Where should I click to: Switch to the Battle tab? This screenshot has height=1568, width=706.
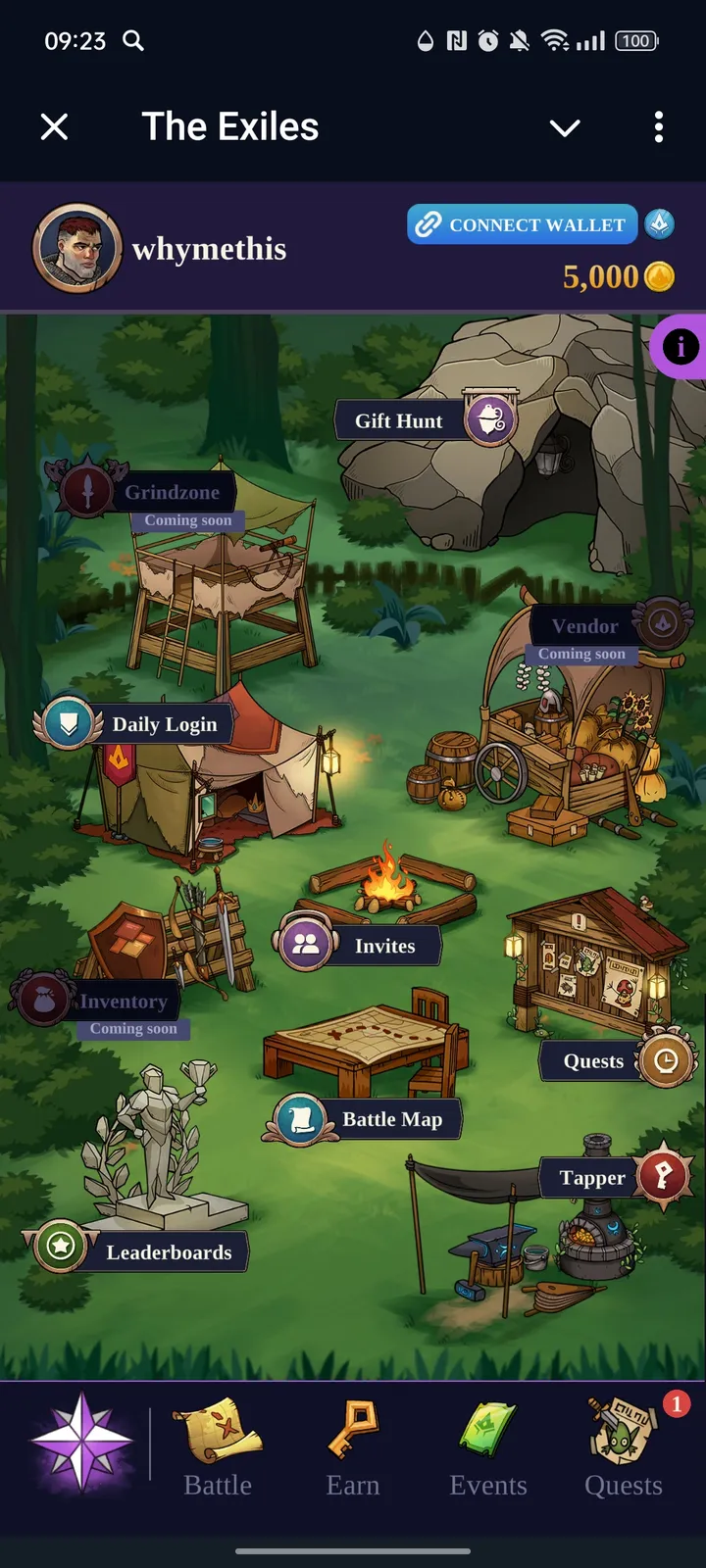[x=218, y=1448]
